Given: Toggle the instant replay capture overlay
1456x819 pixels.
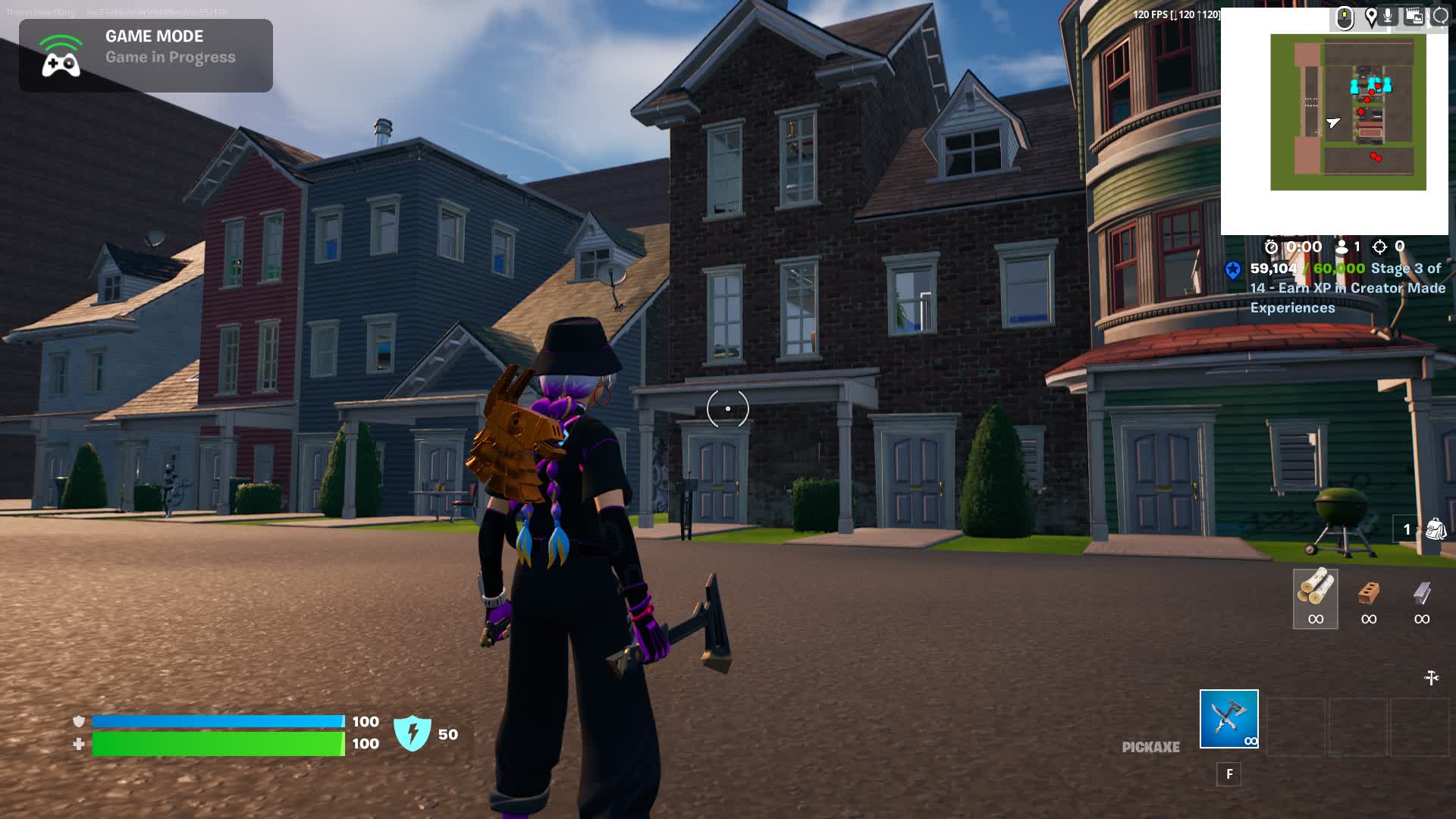Looking at the screenshot, I should (1415, 17).
